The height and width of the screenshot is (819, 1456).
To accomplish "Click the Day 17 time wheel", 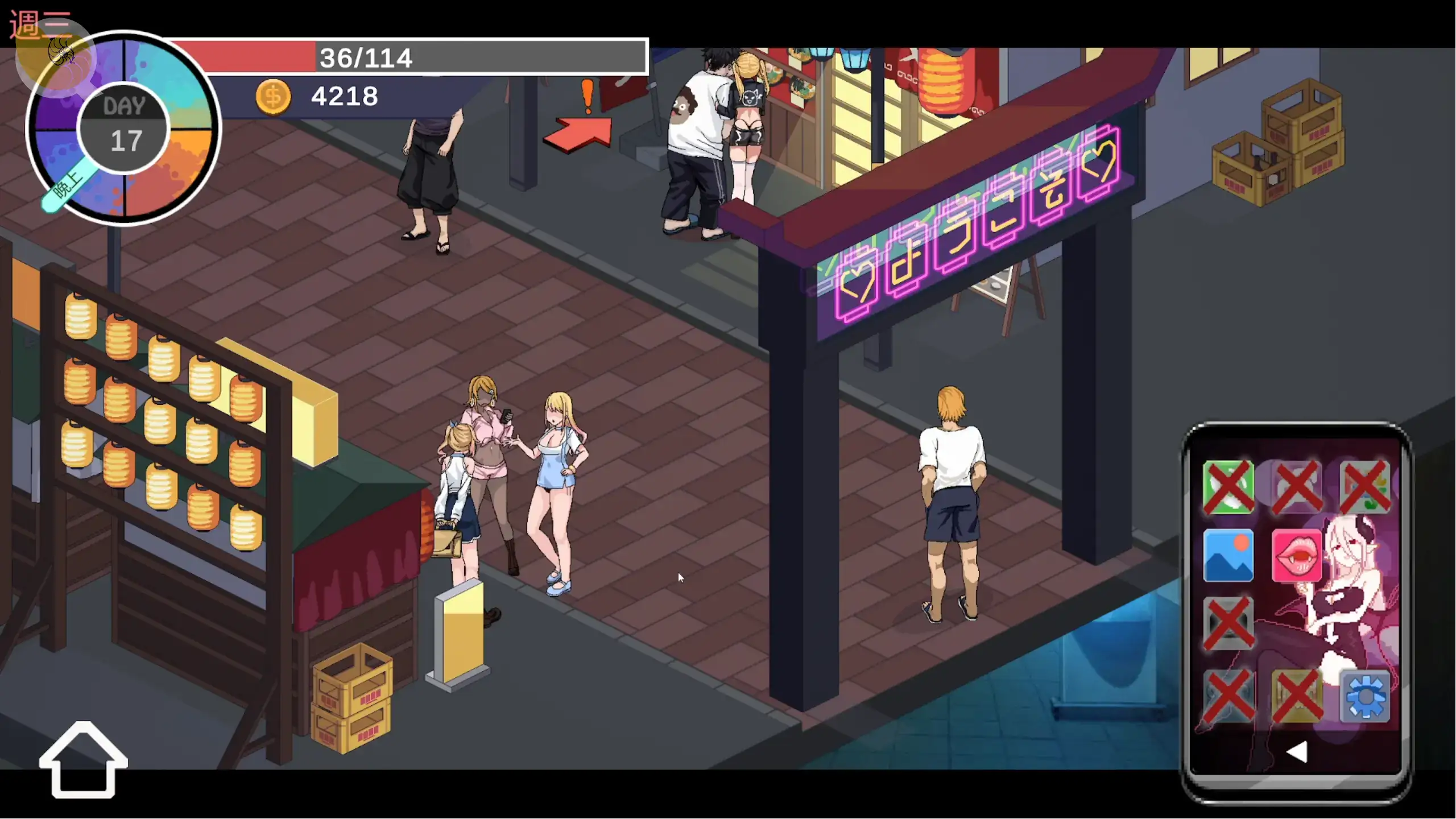I will click(123, 128).
